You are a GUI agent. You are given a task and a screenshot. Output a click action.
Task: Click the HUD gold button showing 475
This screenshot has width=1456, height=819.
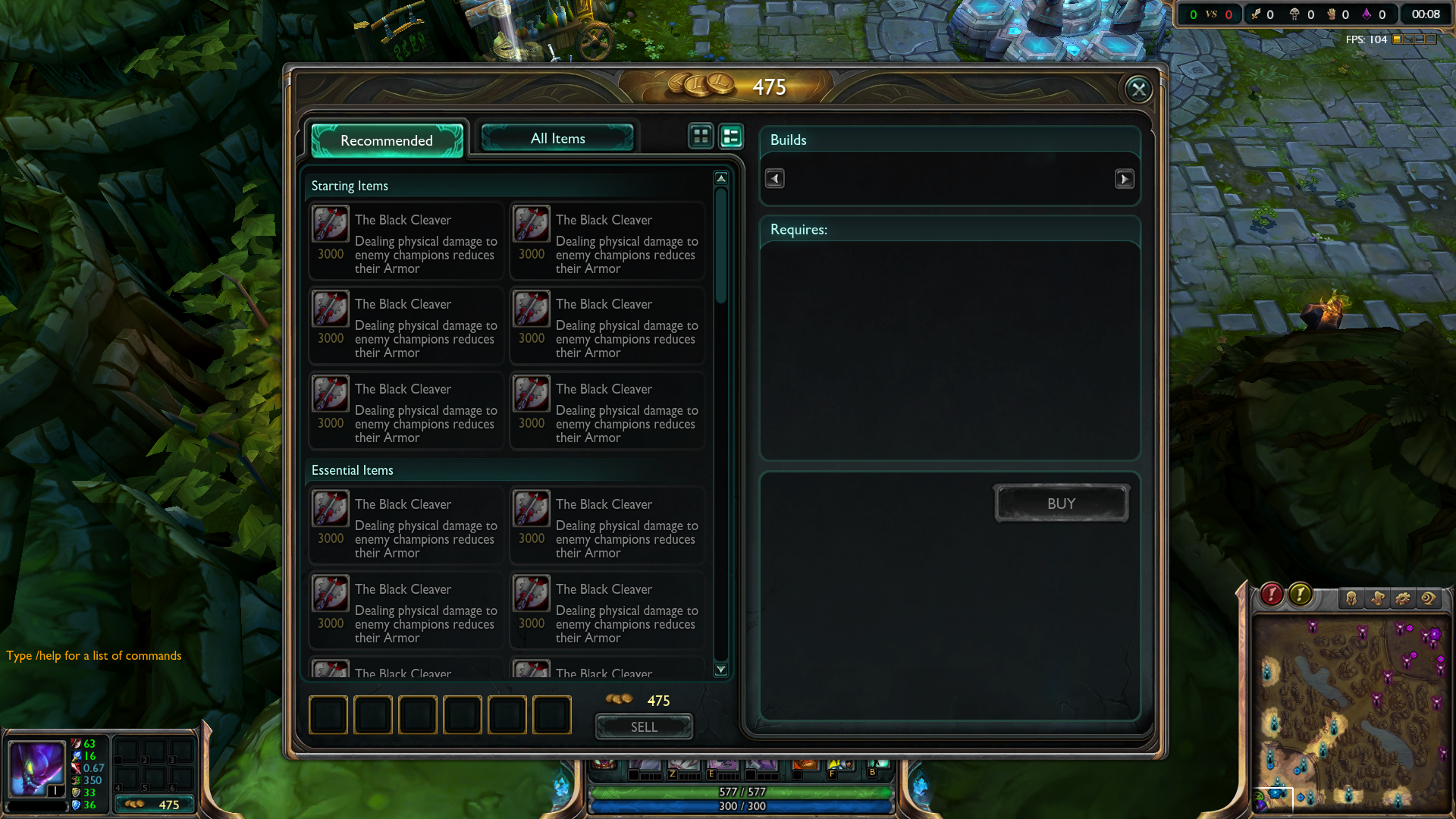tap(154, 805)
